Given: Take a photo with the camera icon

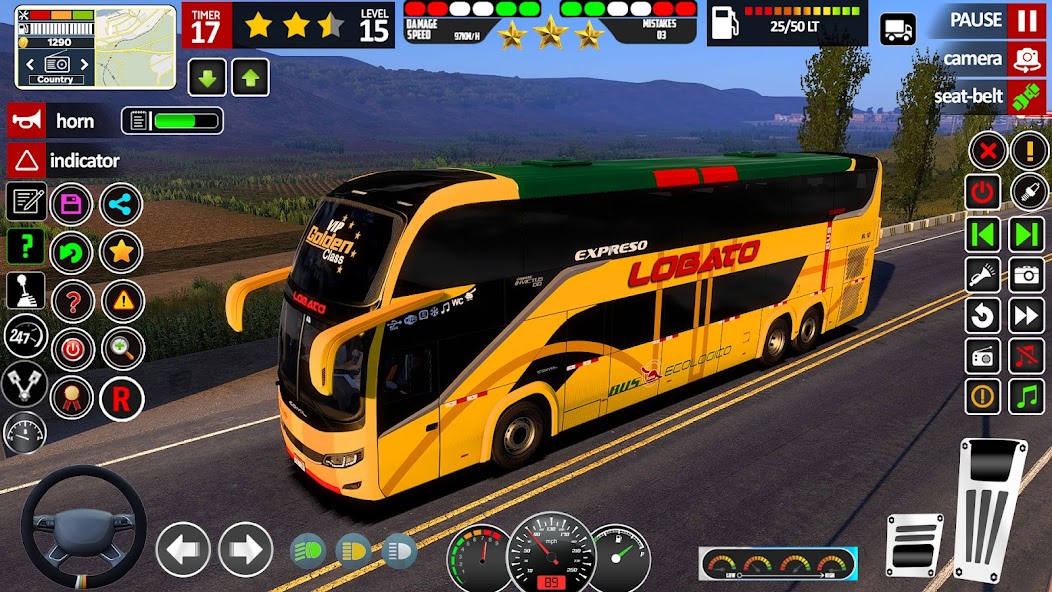Looking at the screenshot, I should tap(1026, 274).
